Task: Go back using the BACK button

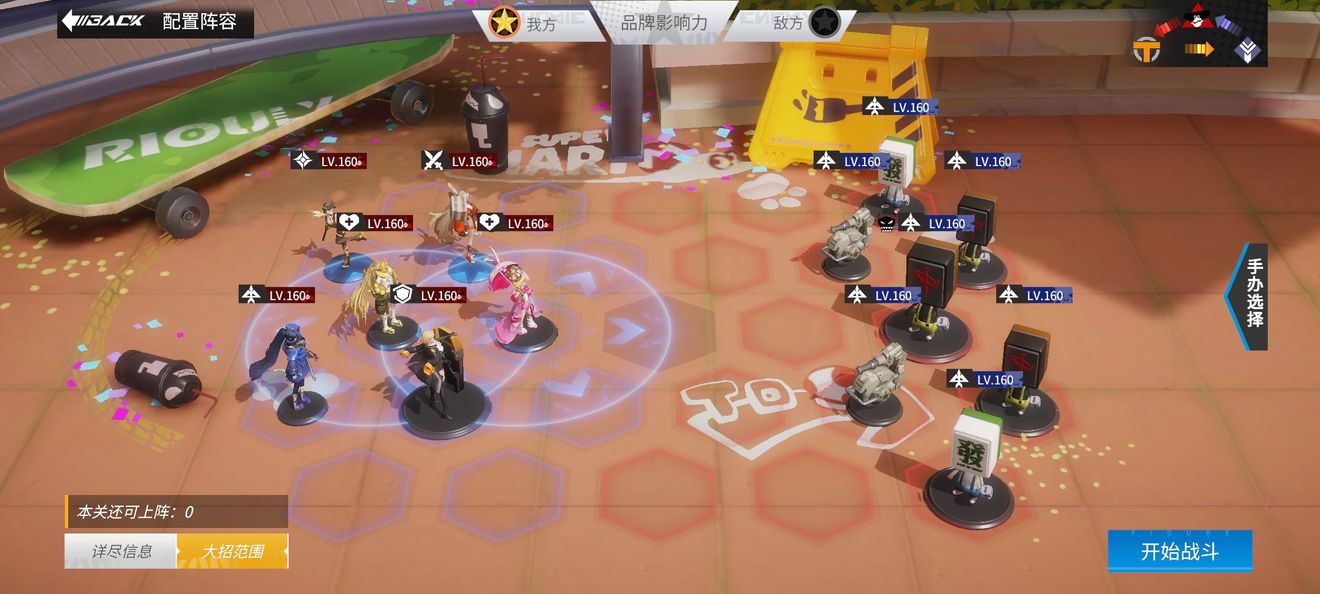Action: point(104,21)
